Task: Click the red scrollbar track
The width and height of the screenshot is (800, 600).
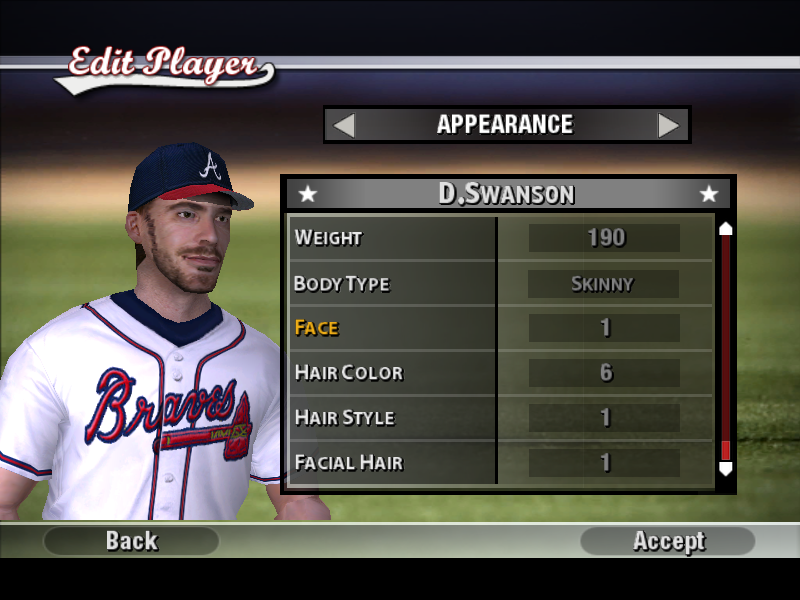Action: pyautogui.click(x=726, y=340)
